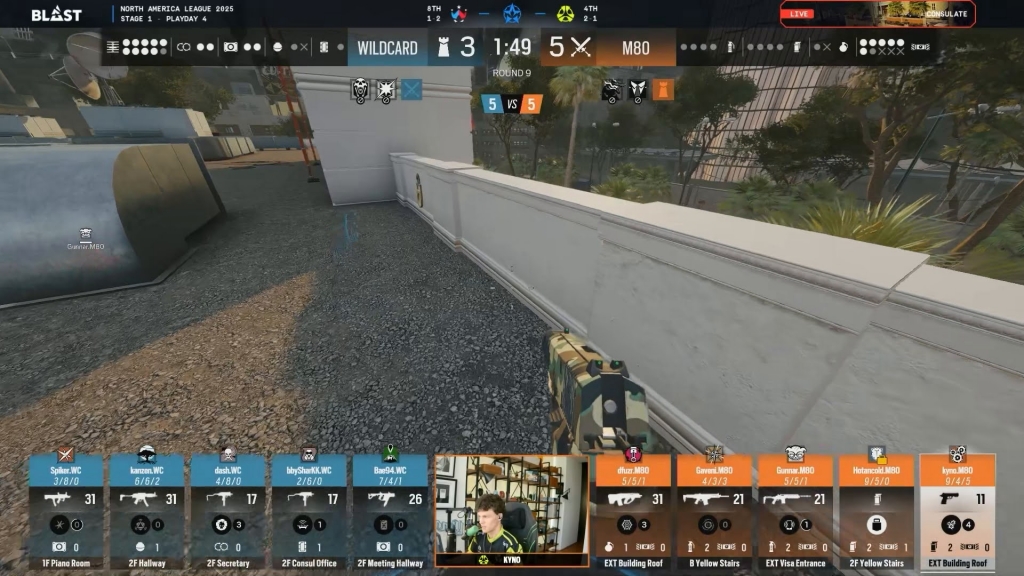This screenshot has height=576, width=1024.
Task: Switch to kyno.M80 player card
Action: pos(957,510)
